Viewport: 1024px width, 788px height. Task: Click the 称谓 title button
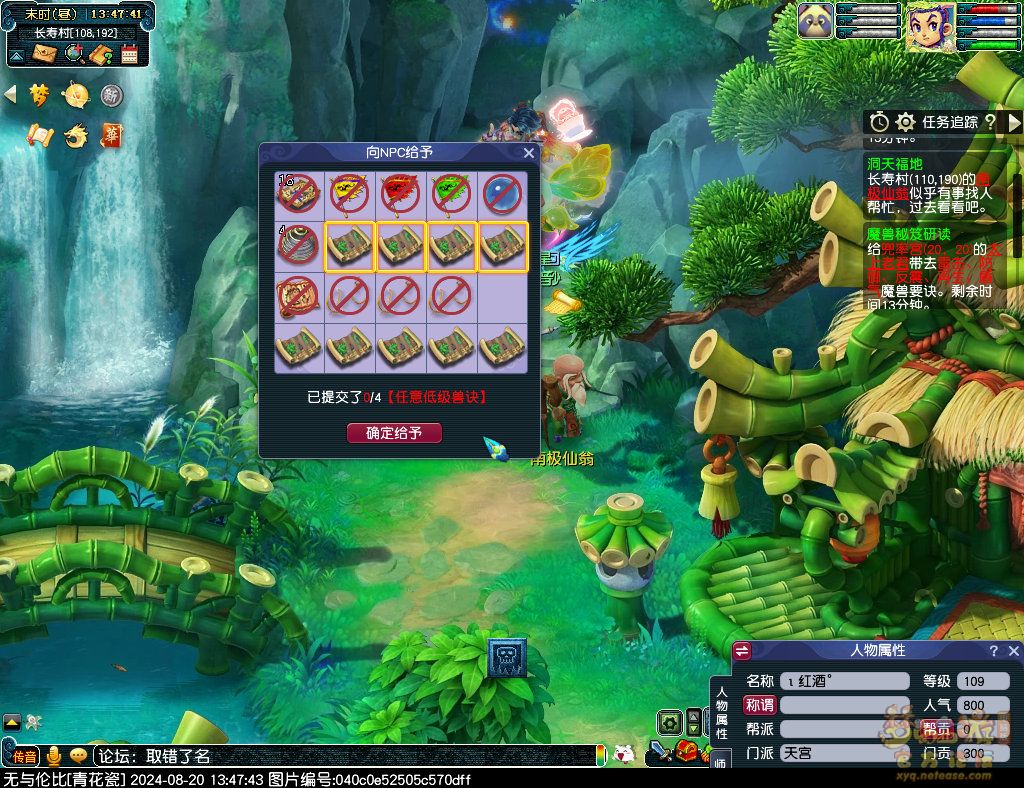(x=760, y=705)
